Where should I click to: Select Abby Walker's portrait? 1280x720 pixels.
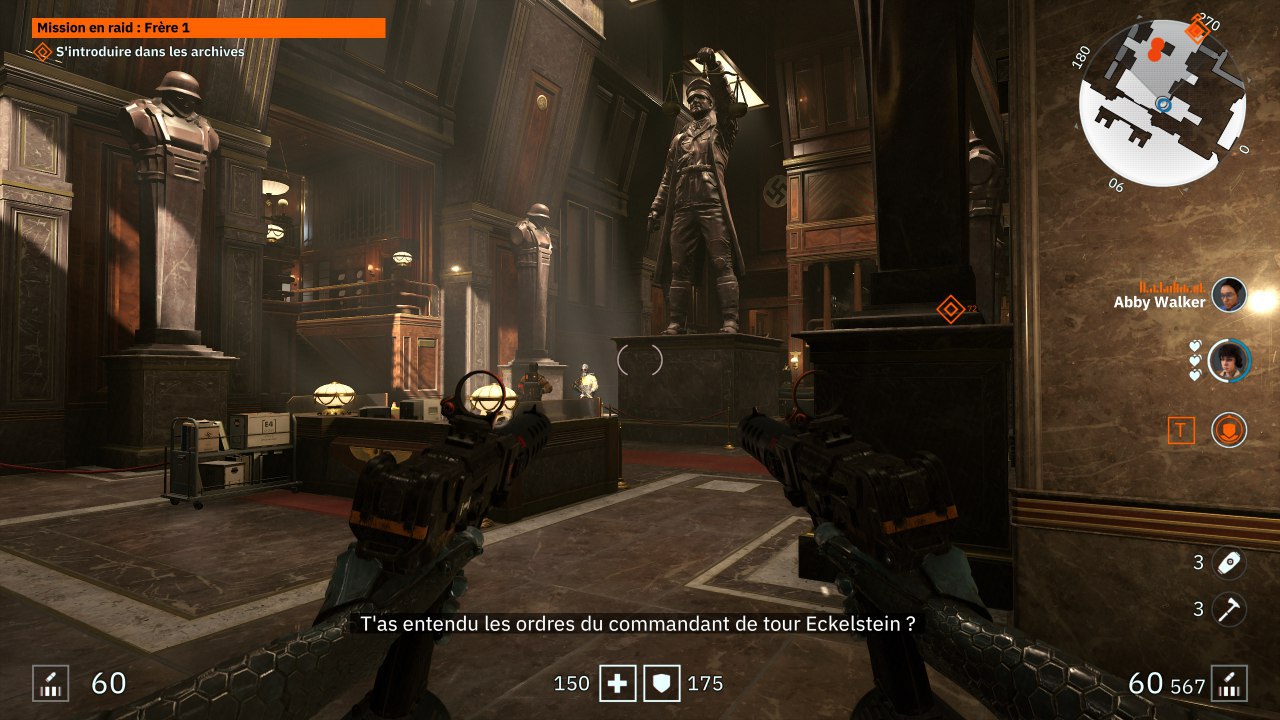pos(1229,295)
